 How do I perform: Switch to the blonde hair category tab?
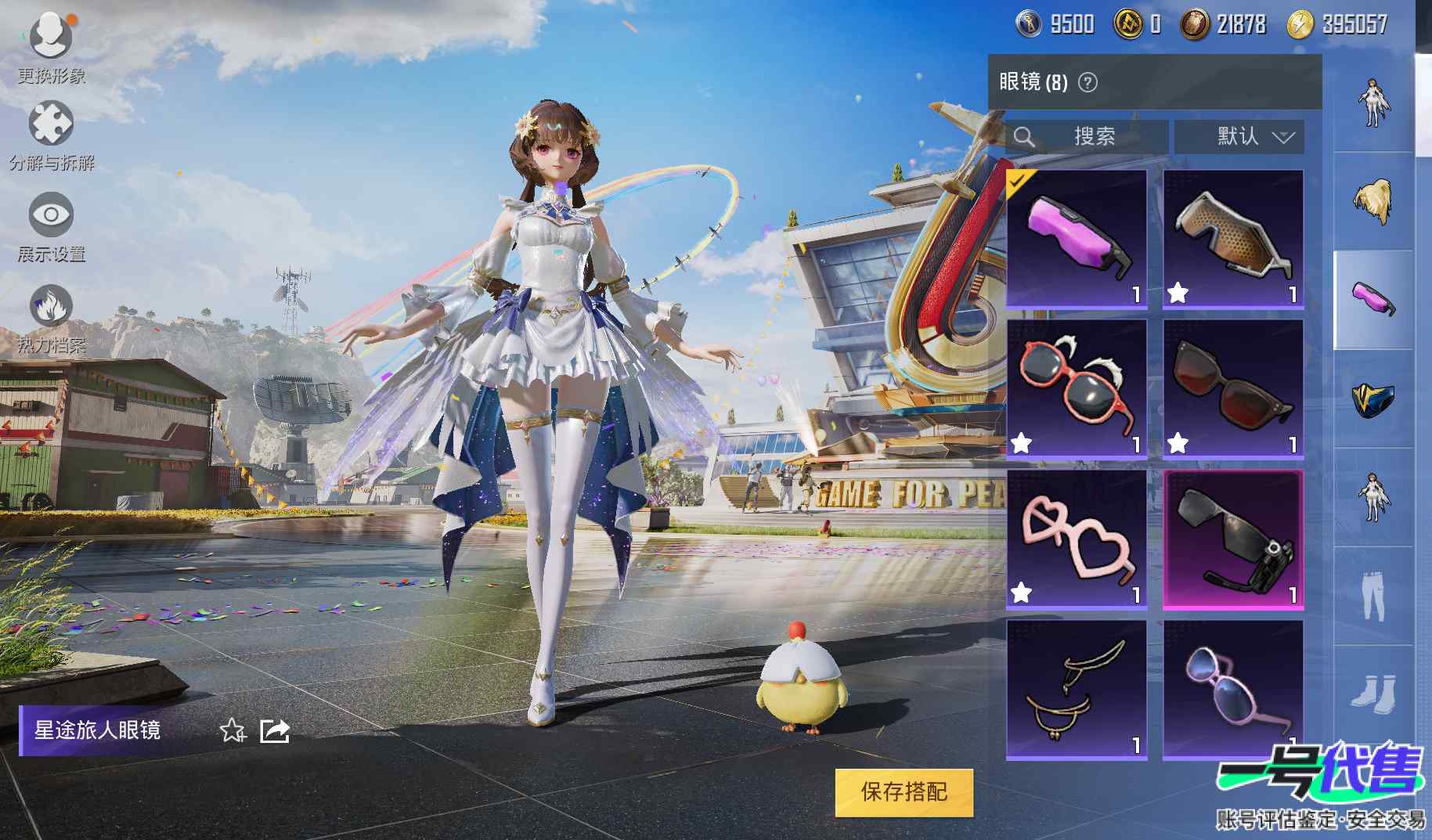point(1372,201)
